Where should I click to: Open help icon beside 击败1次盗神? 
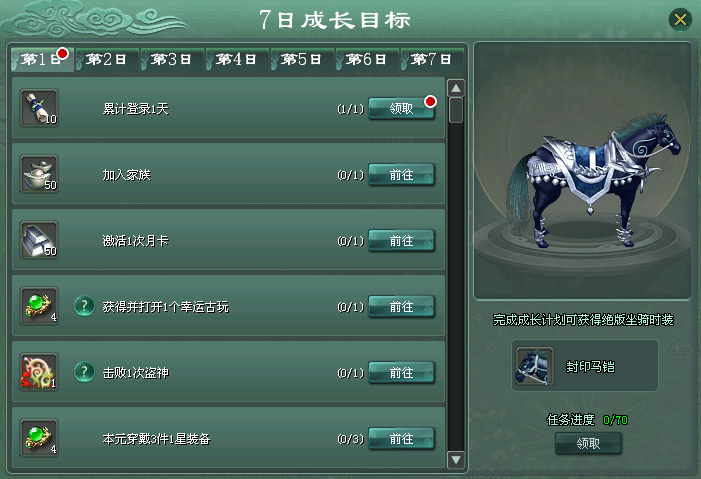tap(84, 372)
